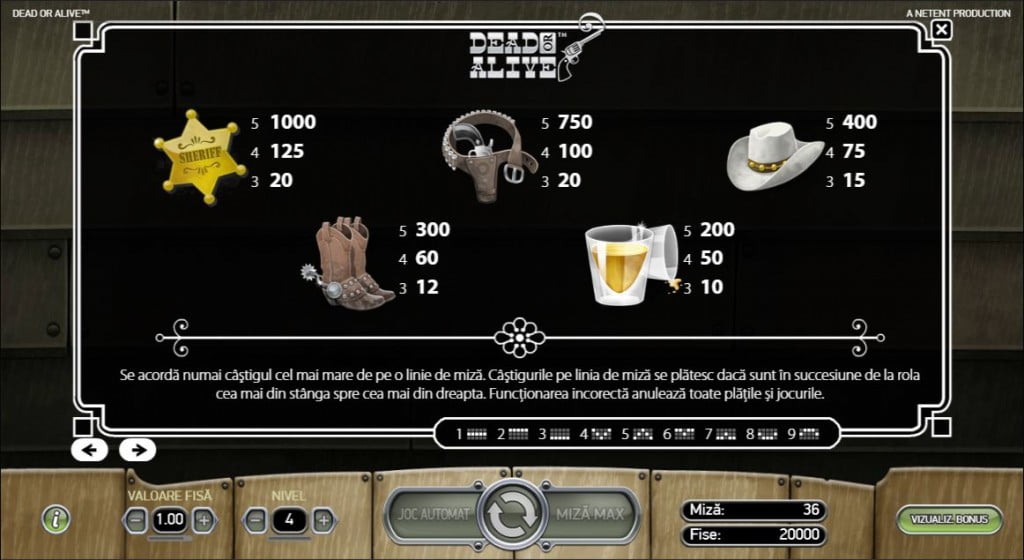Increase the coin value (Valoare Fisă)
The height and width of the screenshot is (560, 1024).
click(203, 520)
